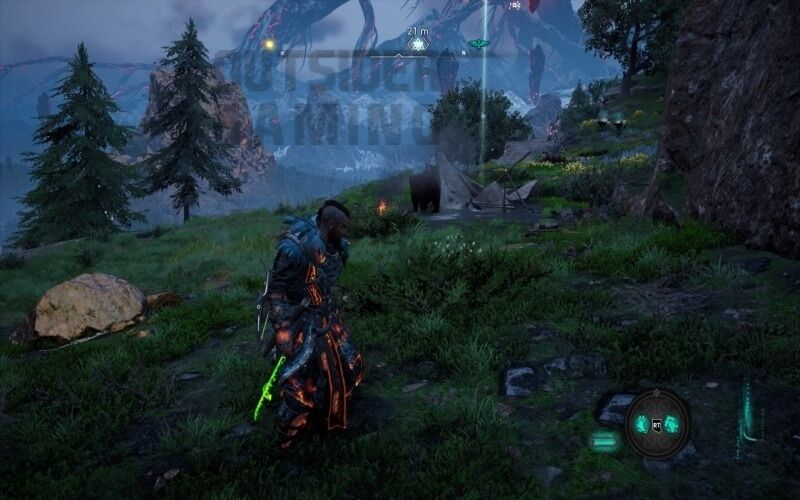Select the green winged marker on the compass

479,44
